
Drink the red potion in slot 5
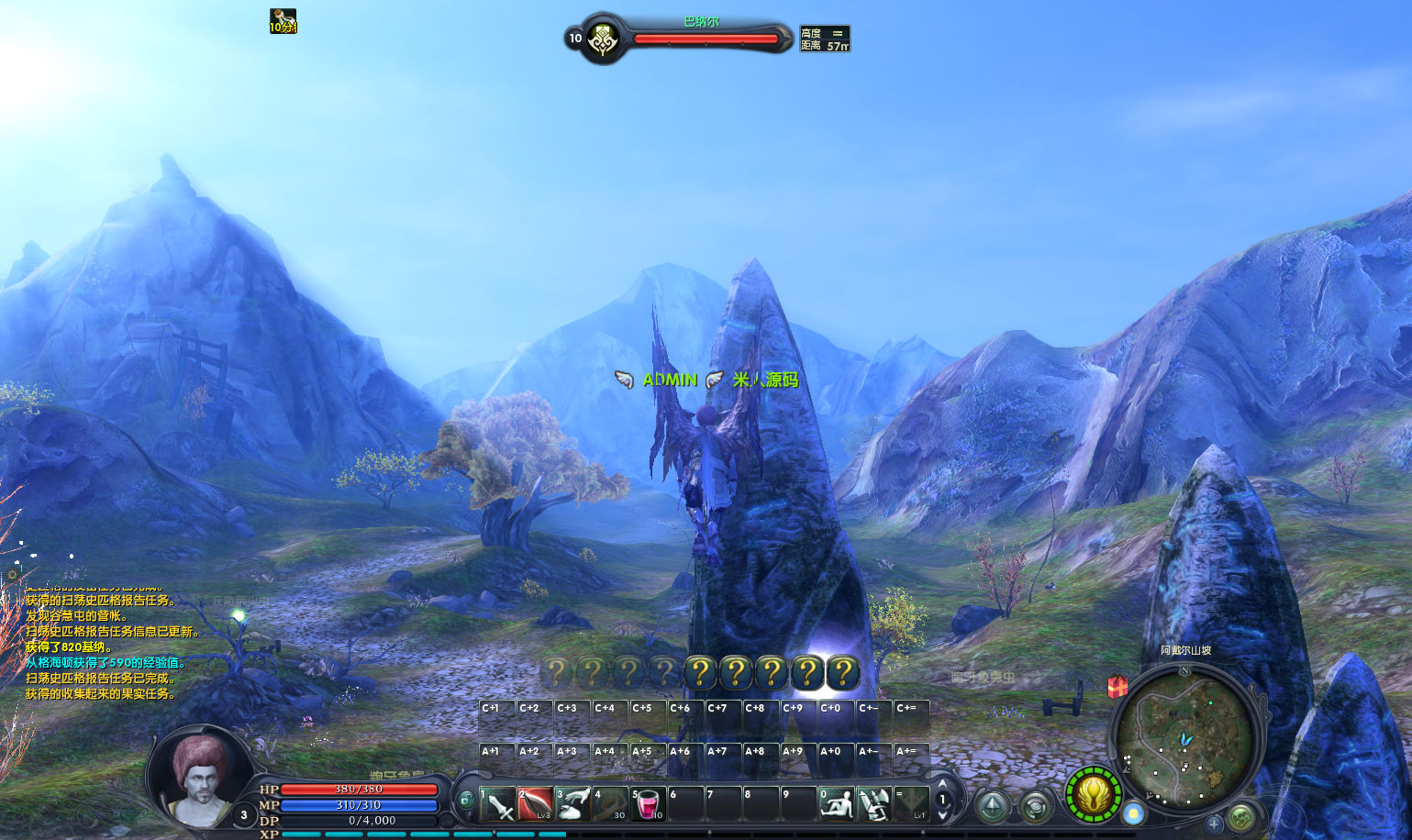click(648, 804)
